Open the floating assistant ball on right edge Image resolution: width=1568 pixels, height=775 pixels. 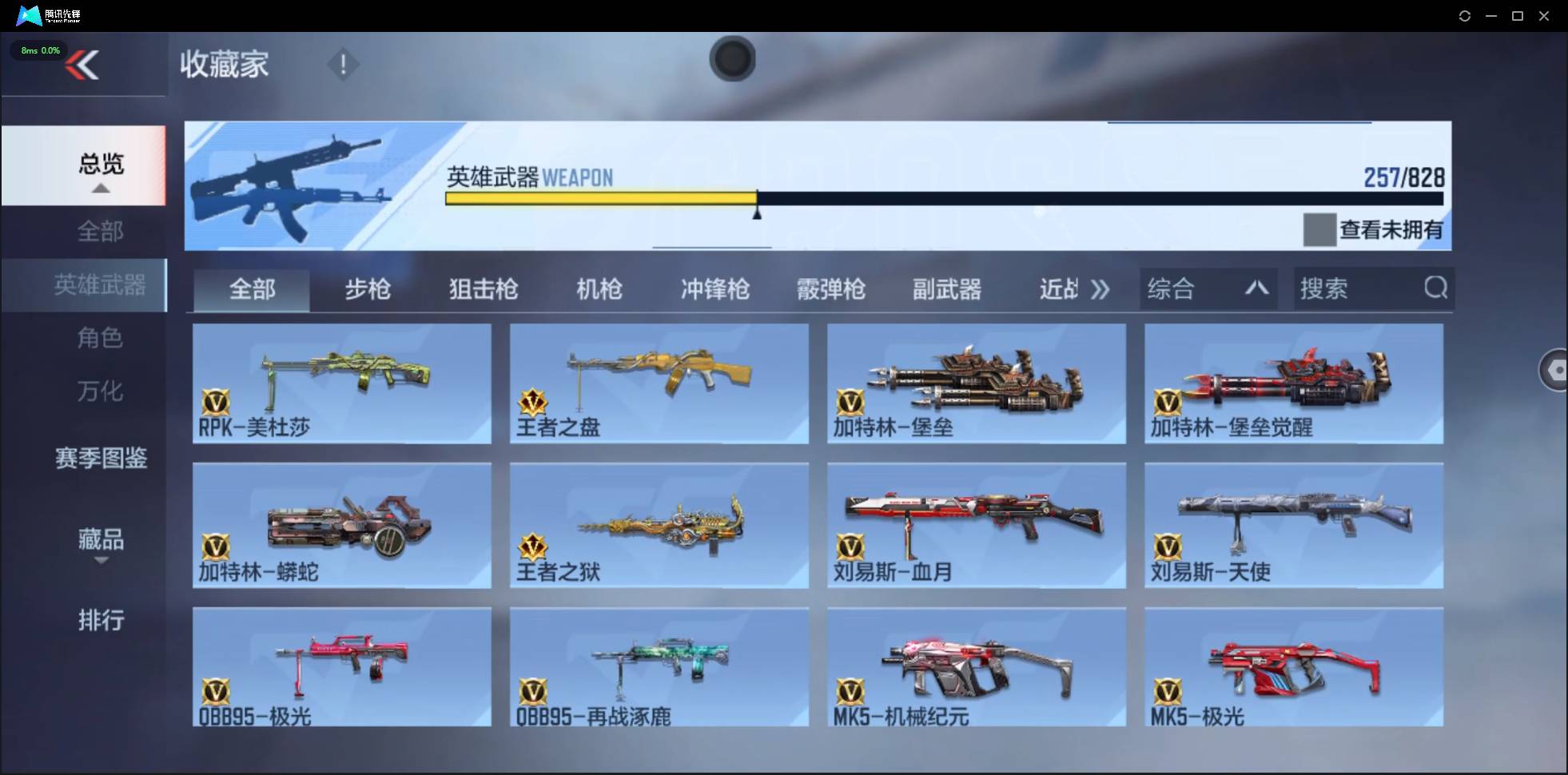click(1555, 370)
